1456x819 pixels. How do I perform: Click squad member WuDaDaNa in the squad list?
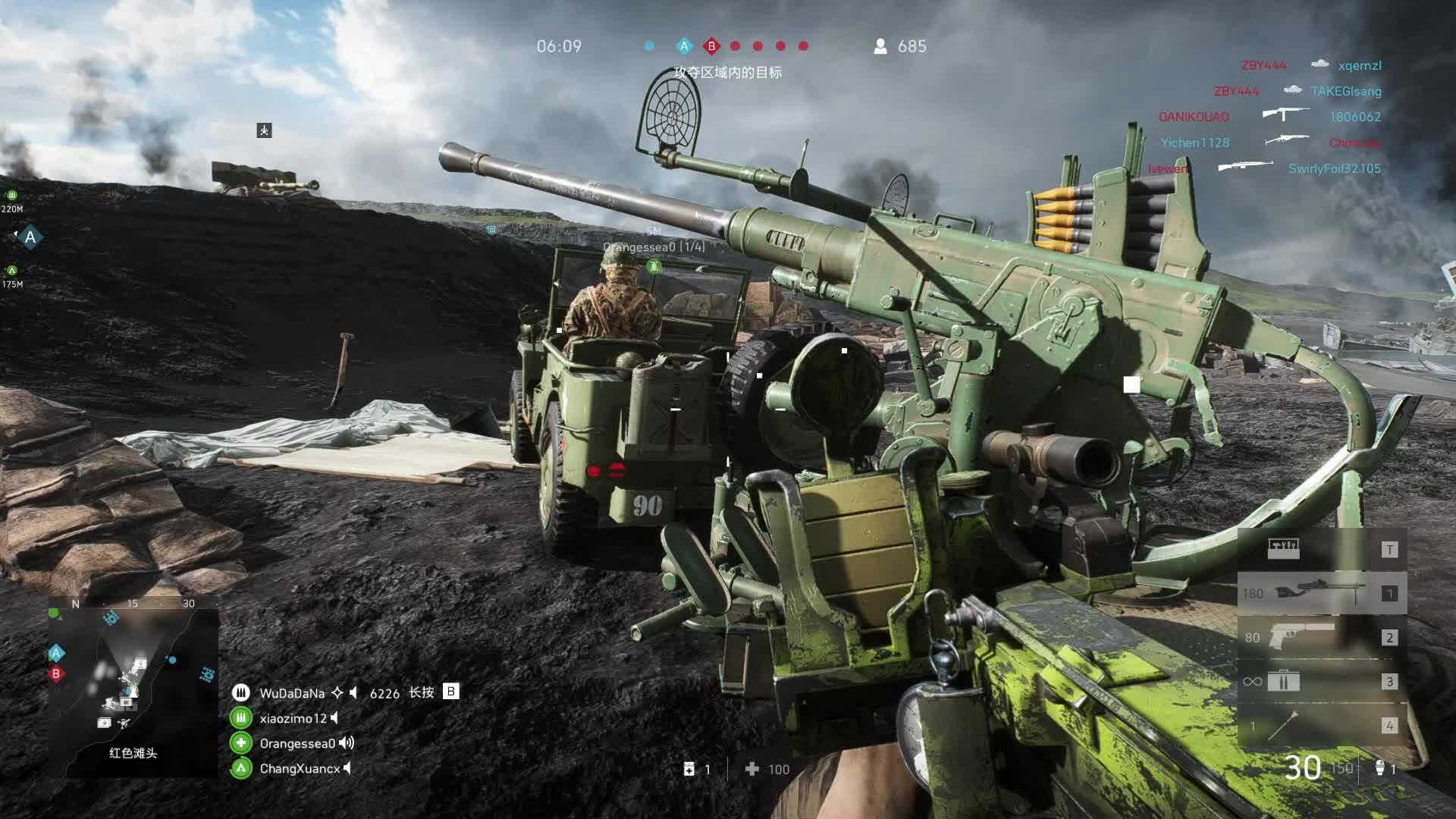292,693
